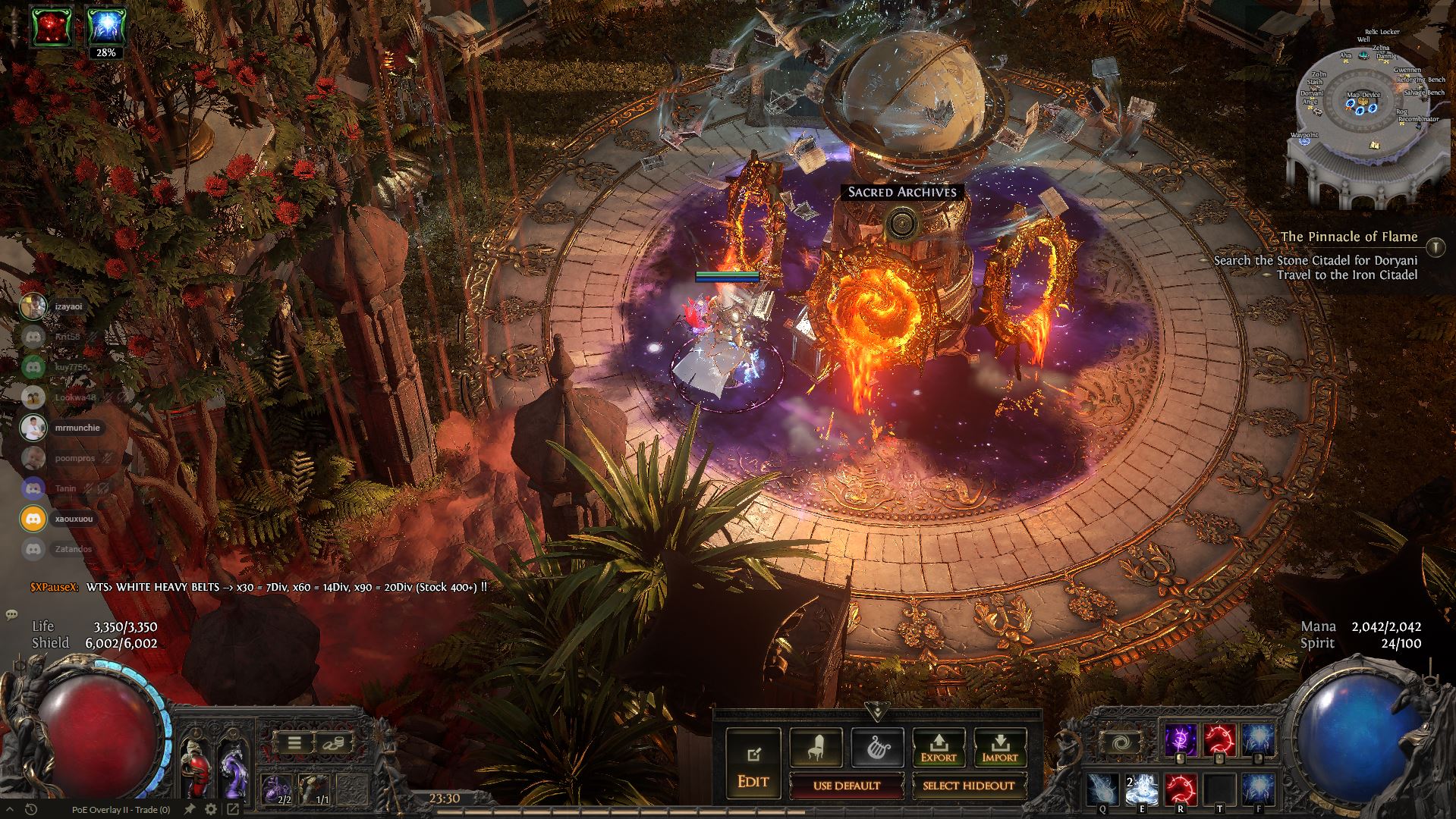Click the swirl portal button
This screenshot has height=819, width=1456.
coord(1120,742)
